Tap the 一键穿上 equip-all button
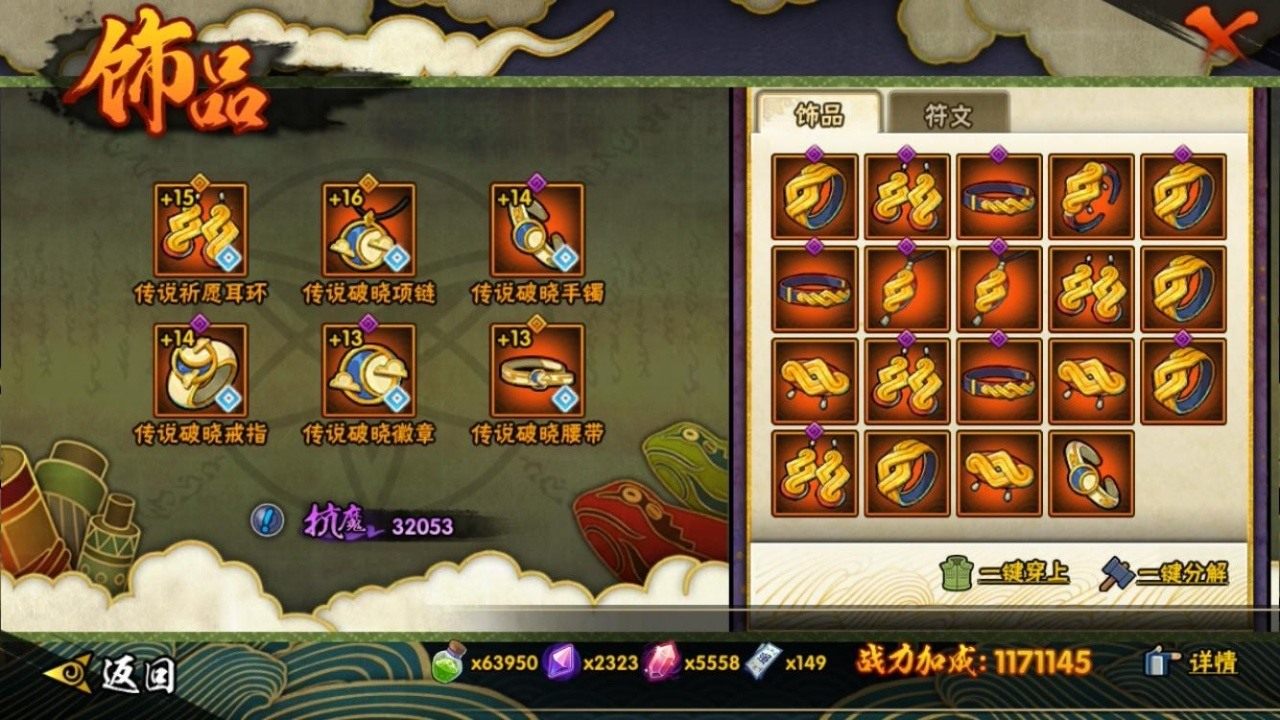The height and width of the screenshot is (720, 1280). click(1005, 573)
